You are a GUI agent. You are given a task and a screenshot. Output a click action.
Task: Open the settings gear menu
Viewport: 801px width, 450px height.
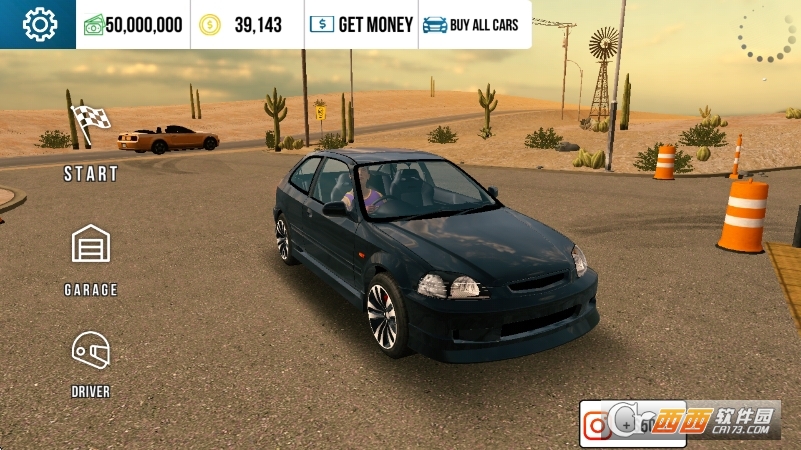tap(38, 24)
